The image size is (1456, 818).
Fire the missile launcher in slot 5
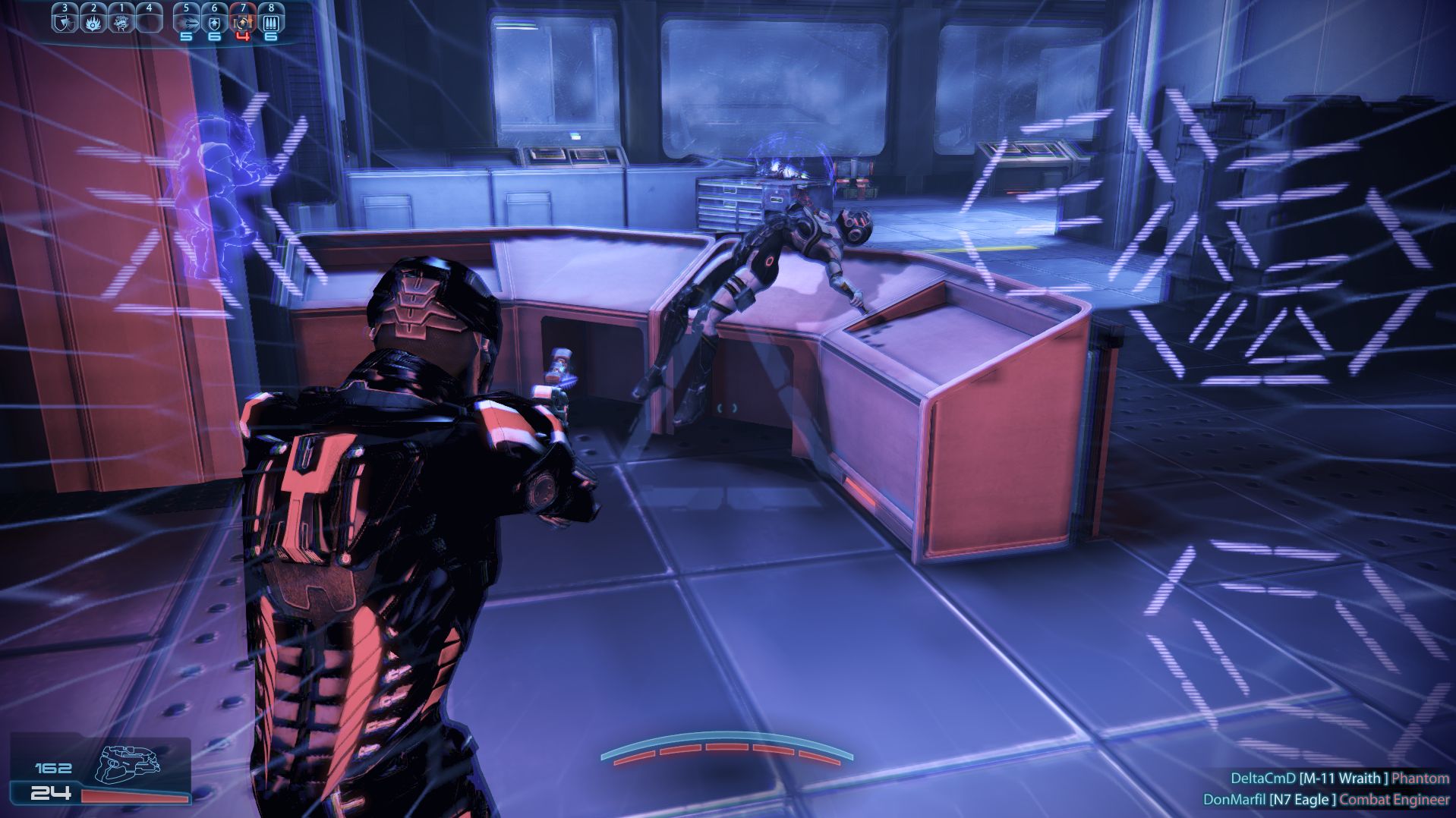click(187, 21)
